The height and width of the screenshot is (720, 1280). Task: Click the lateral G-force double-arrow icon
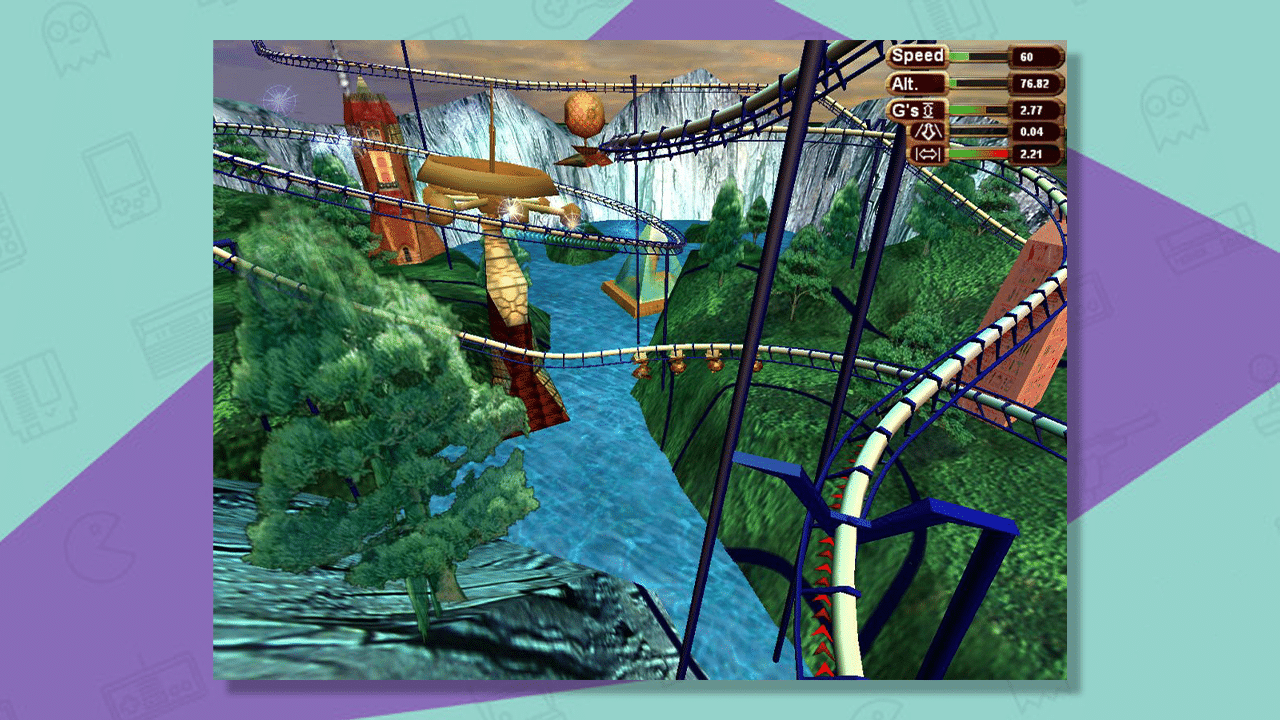point(930,154)
